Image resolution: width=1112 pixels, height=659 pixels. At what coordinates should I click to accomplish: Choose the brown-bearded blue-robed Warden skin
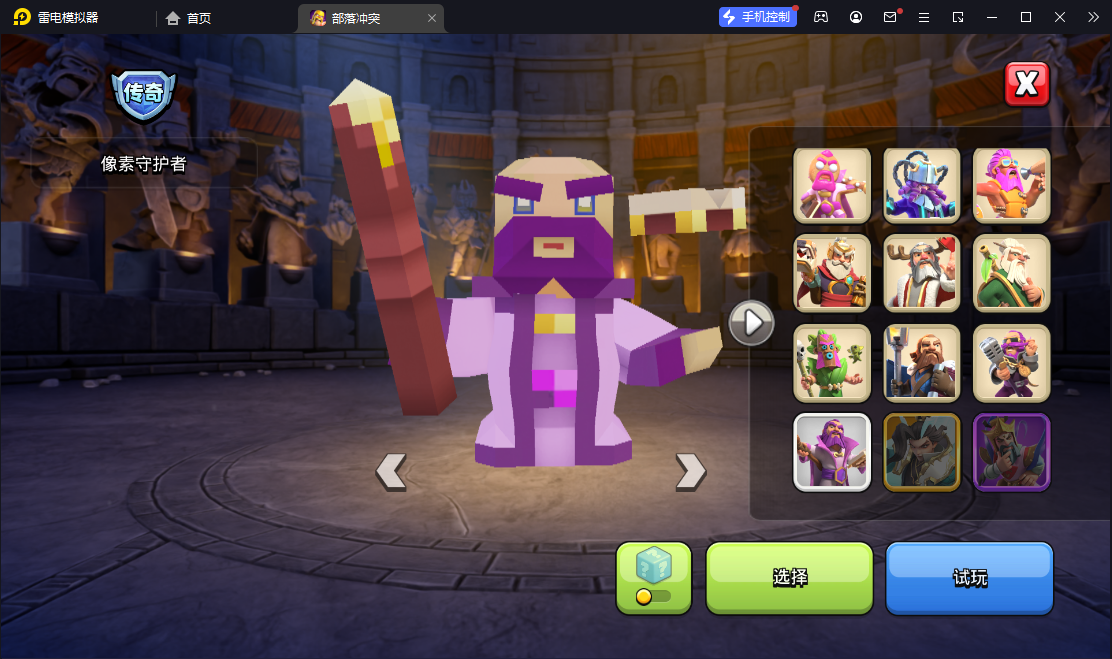922,362
